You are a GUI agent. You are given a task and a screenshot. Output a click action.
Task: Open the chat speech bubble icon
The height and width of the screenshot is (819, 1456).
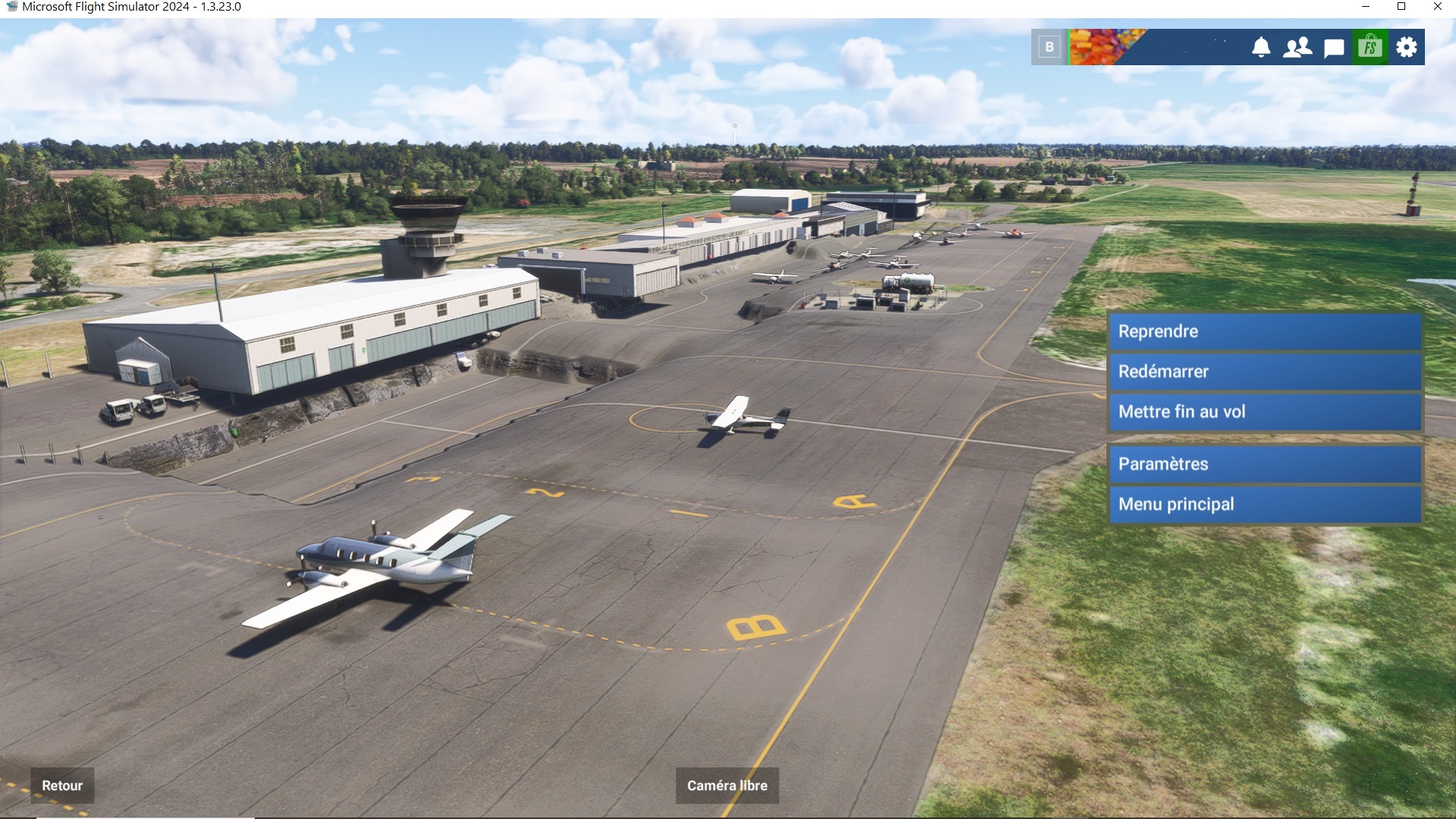(1334, 48)
